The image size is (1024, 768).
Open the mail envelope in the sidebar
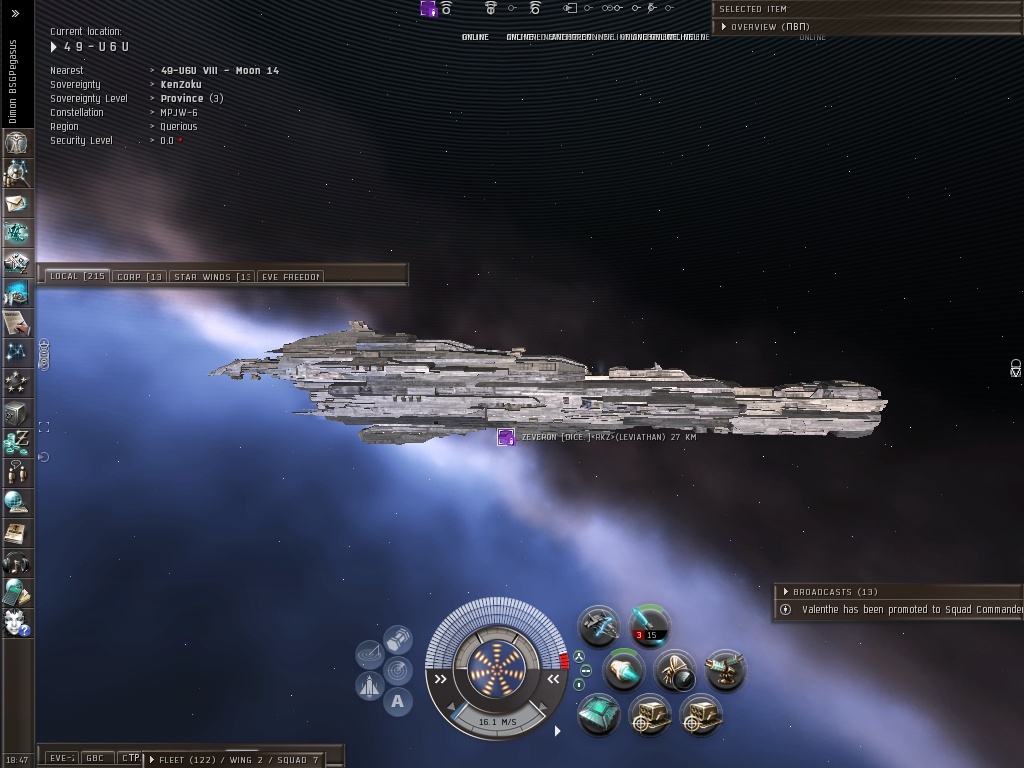click(x=17, y=204)
